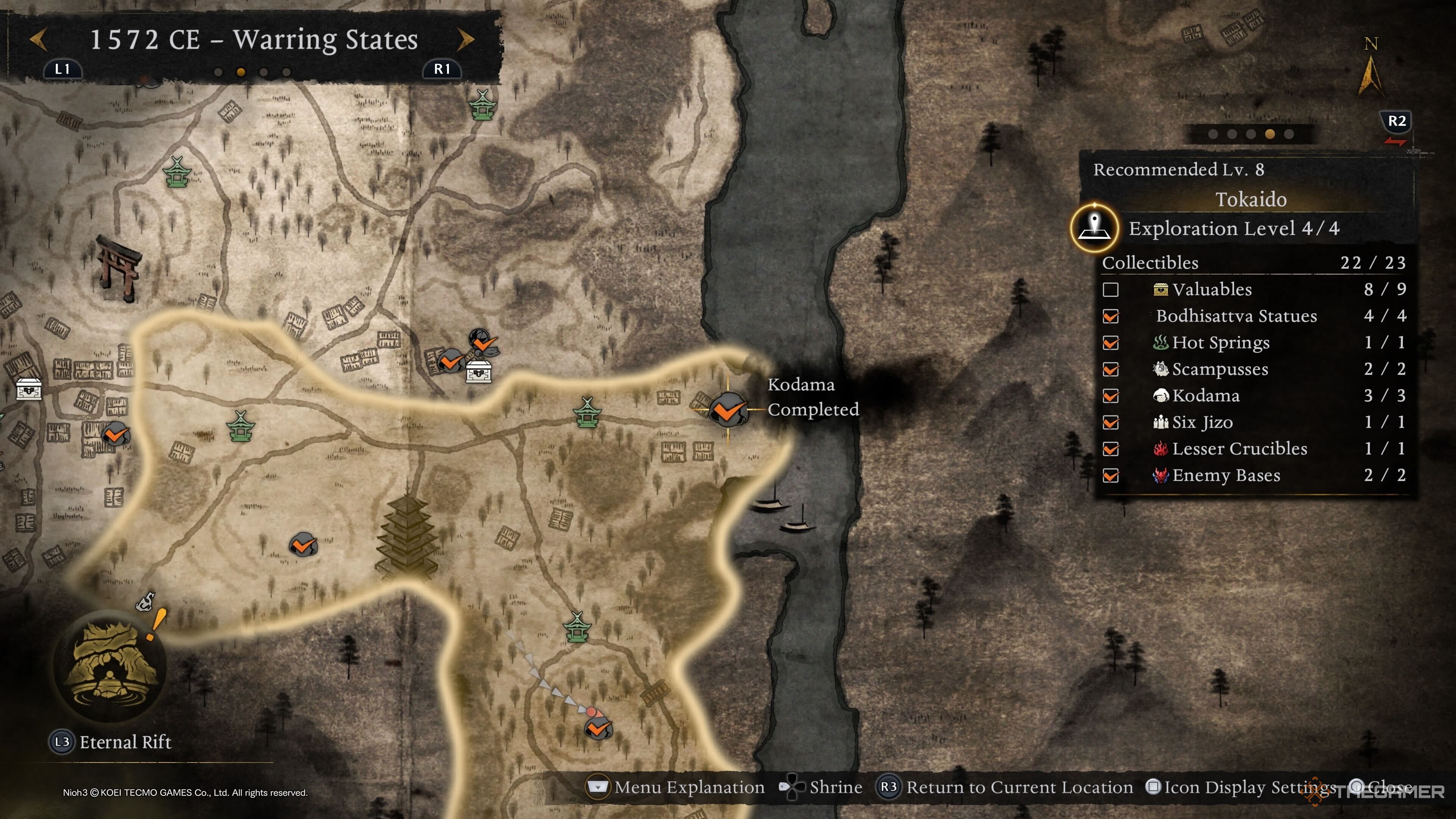Toggle the Six Jizo checkbox
This screenshot has width=1456, height=819.
[1111, 423]
